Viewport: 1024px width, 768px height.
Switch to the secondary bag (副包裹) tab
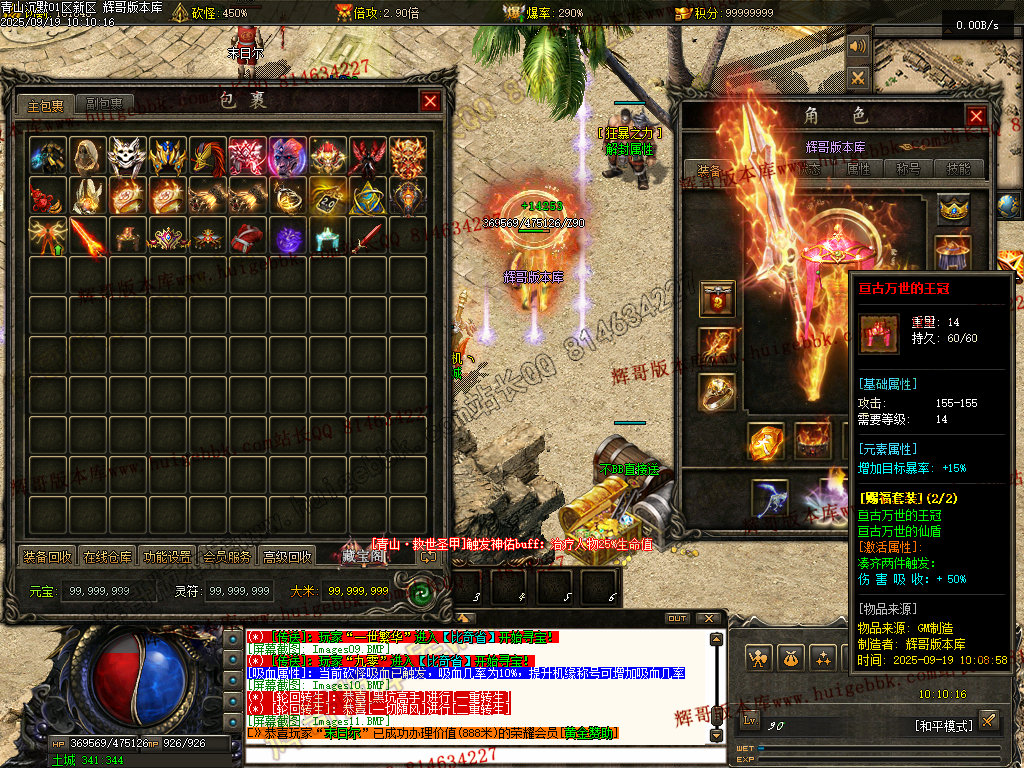104,104
